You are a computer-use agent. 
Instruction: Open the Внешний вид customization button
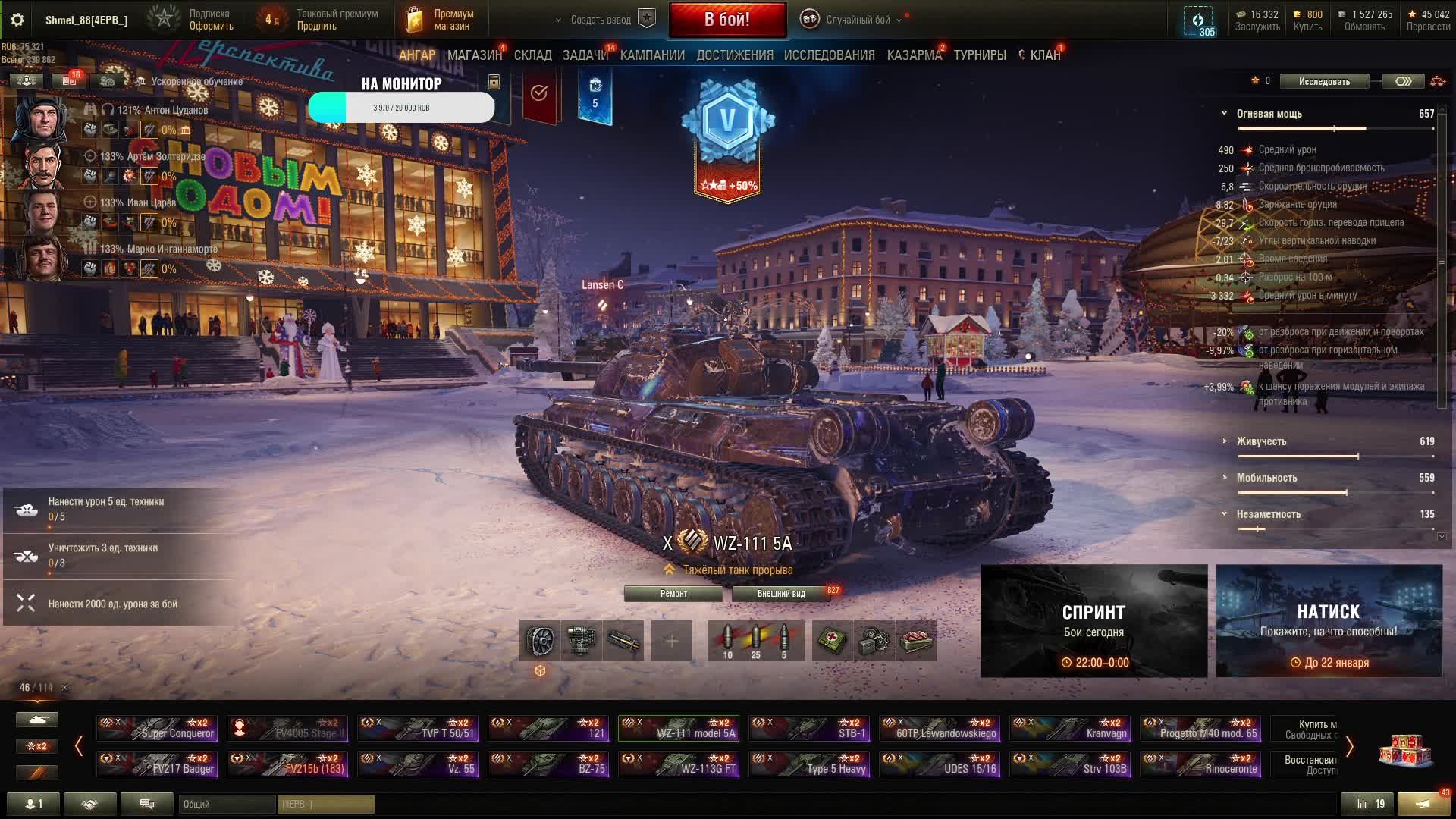781,594
